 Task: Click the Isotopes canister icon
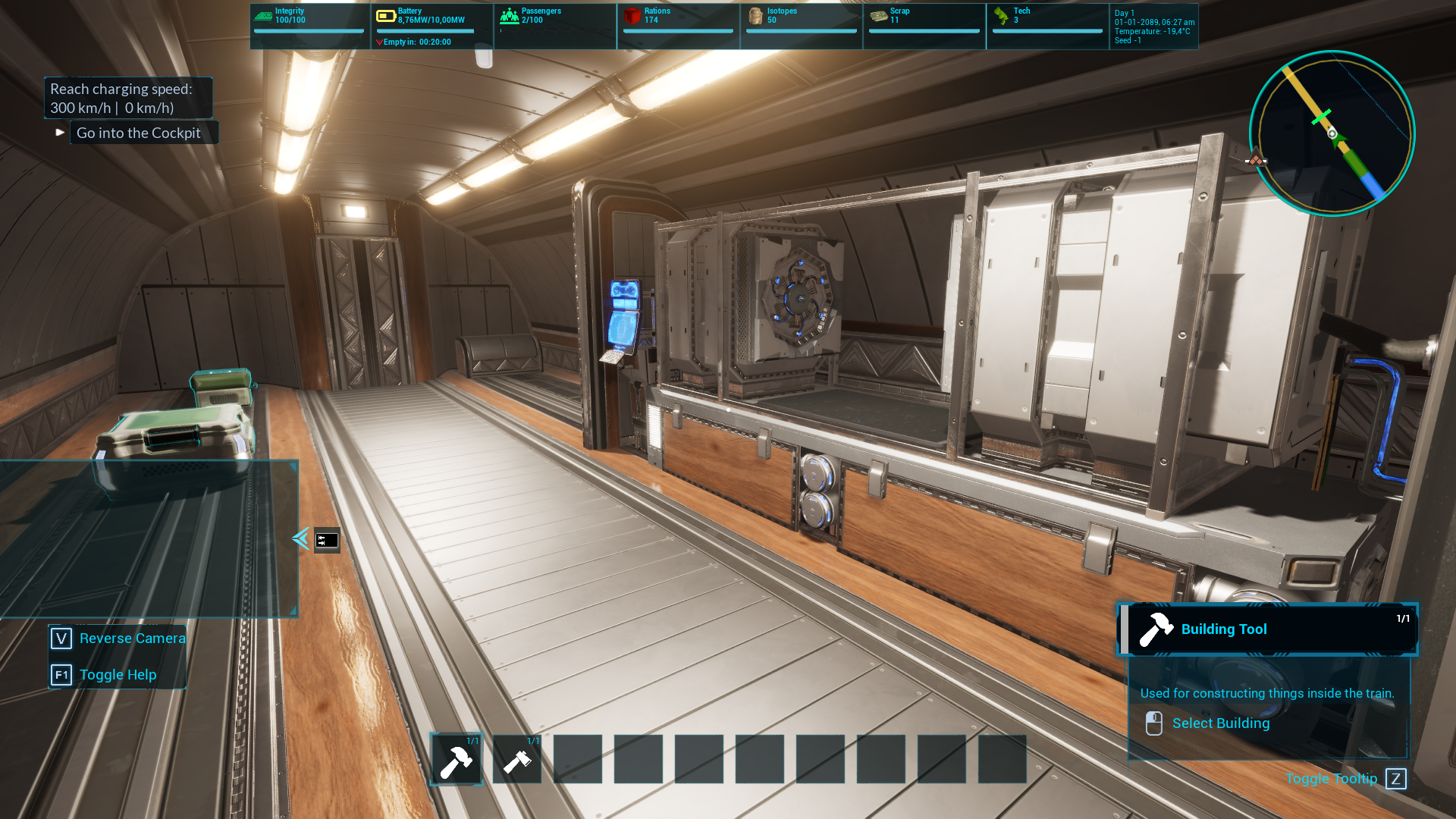[x=755, y=16]
